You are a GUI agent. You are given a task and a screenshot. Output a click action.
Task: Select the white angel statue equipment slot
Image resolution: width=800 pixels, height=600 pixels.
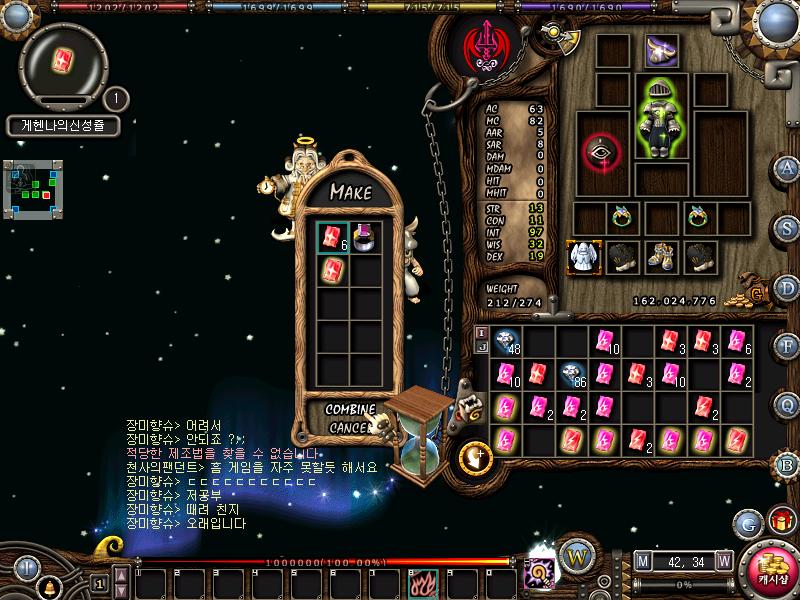(583, 257)
